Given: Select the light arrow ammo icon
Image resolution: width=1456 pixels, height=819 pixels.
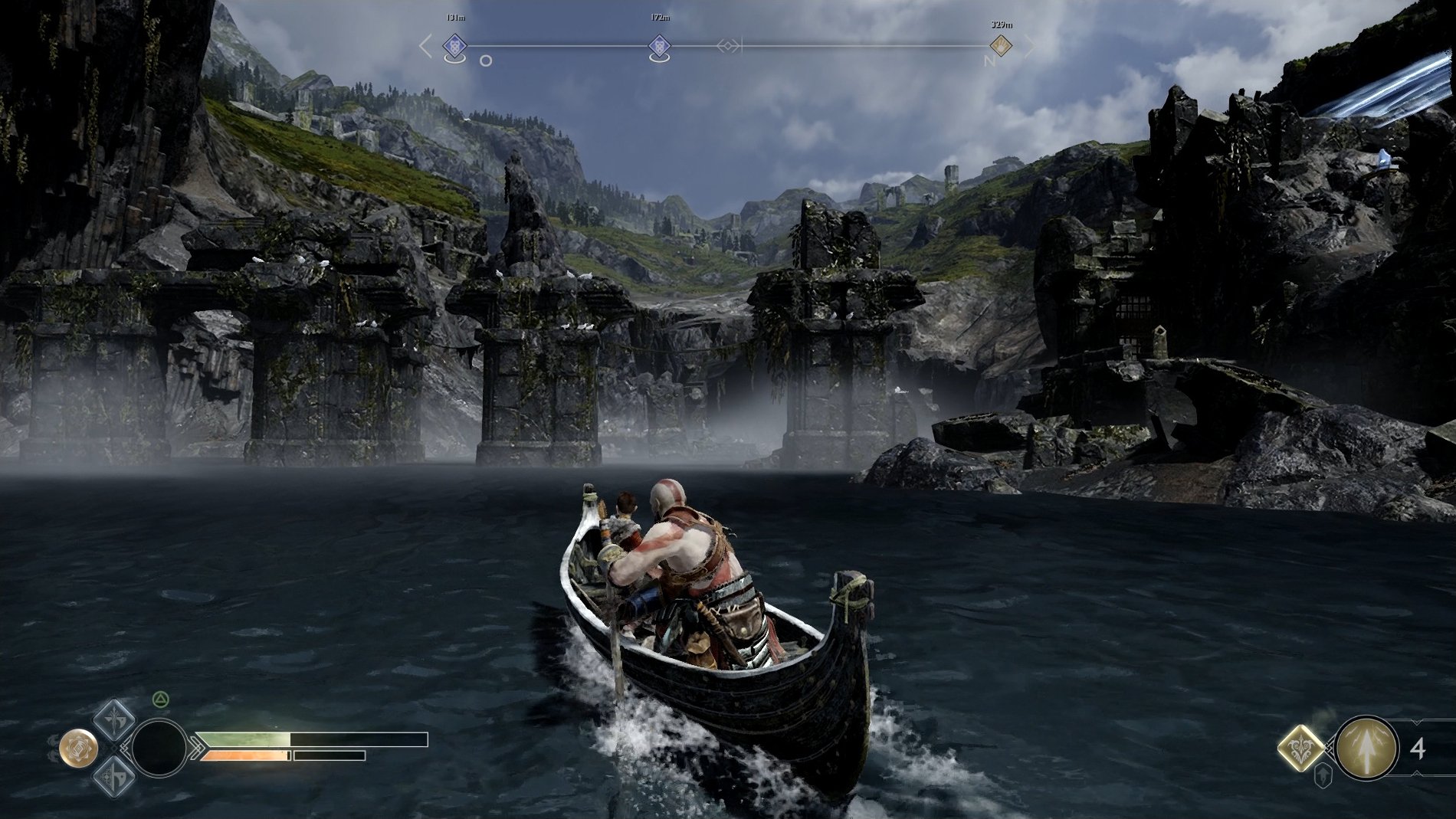Looking at the screenshot, I should [x=1367, y=749].
